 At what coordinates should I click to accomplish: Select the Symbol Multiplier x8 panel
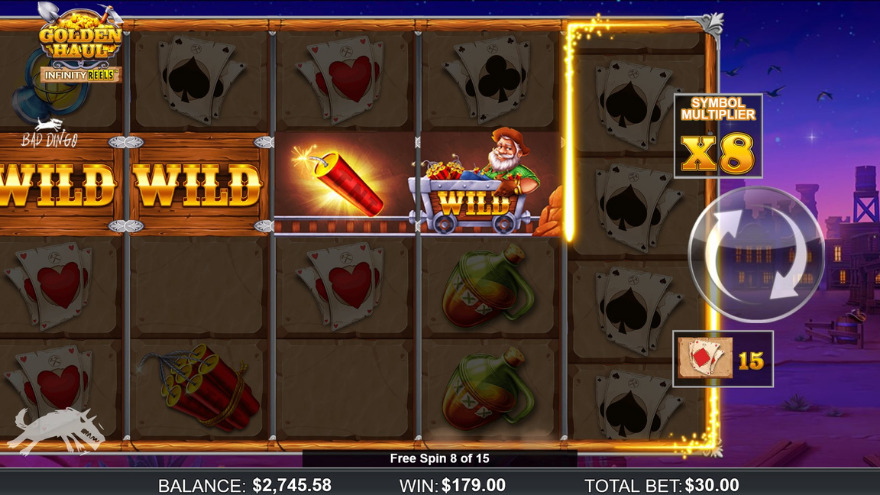717,136
